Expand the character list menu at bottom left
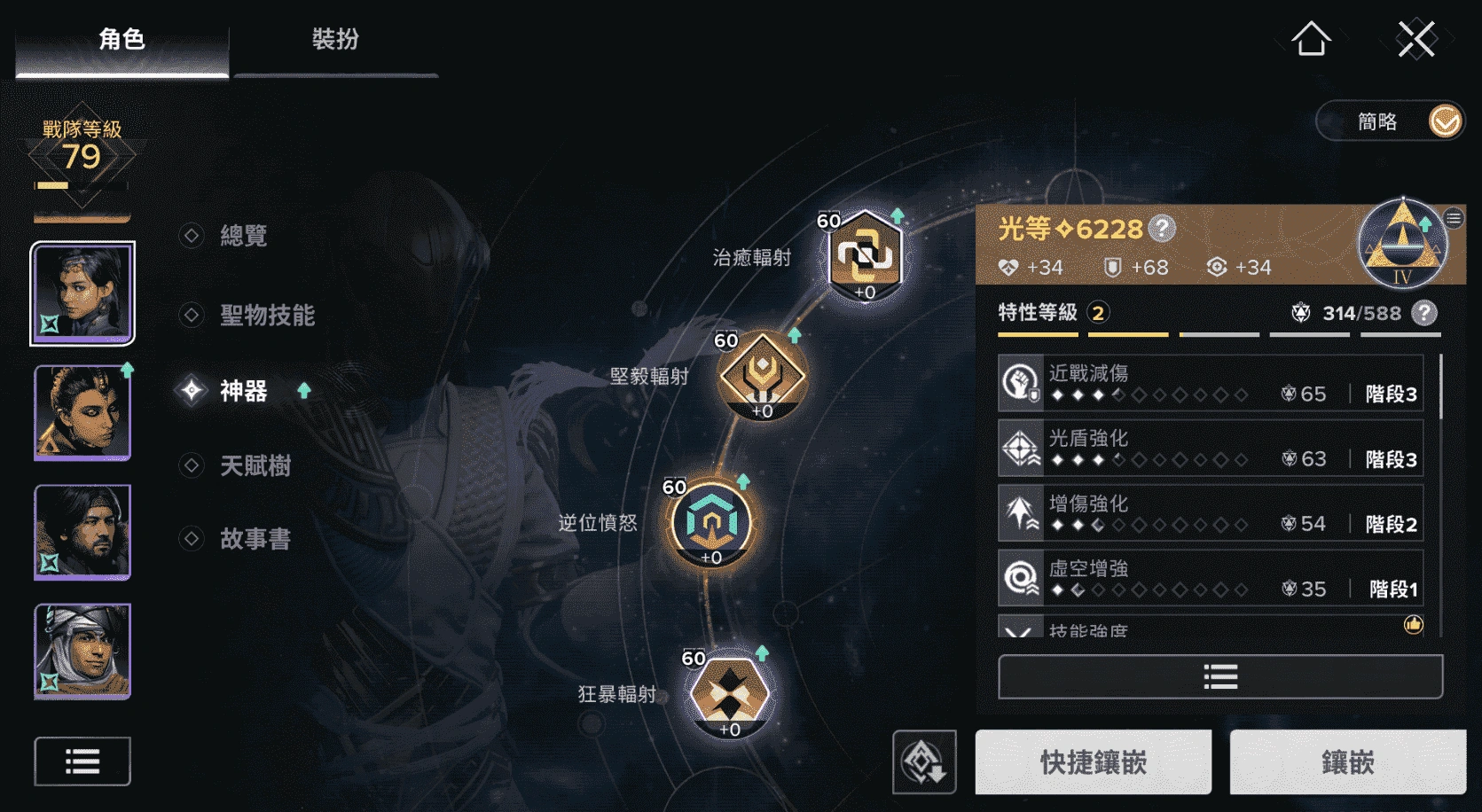1482x812 pixels. (x=81, y=761)
